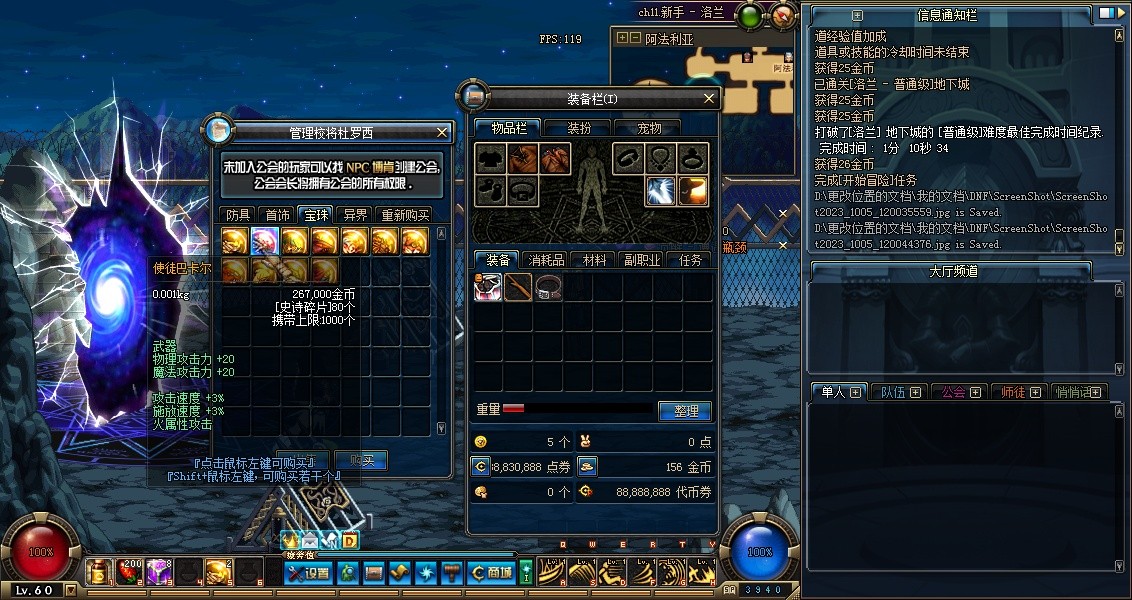Close the 管理校将杜罗西 shop window
Screen dimensions: 1132x600
tap(442, 131)
